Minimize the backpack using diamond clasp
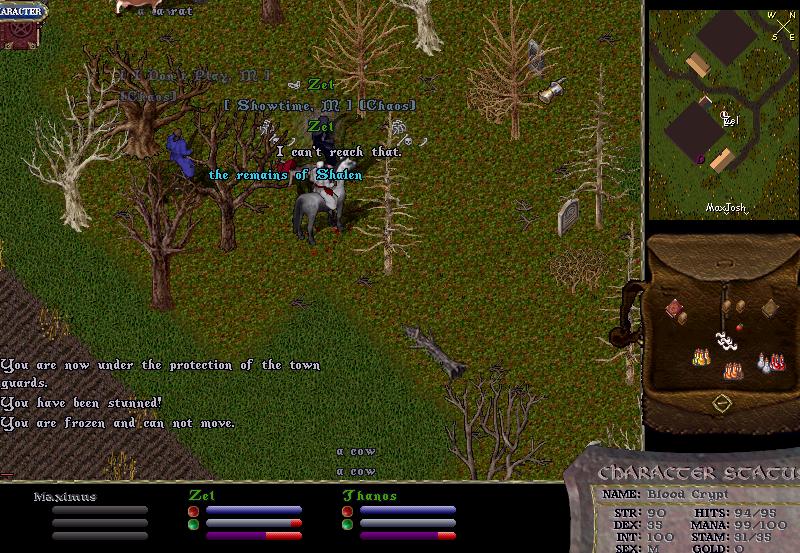Viewport: 800px width, 553px height. [x=722, y=403]
